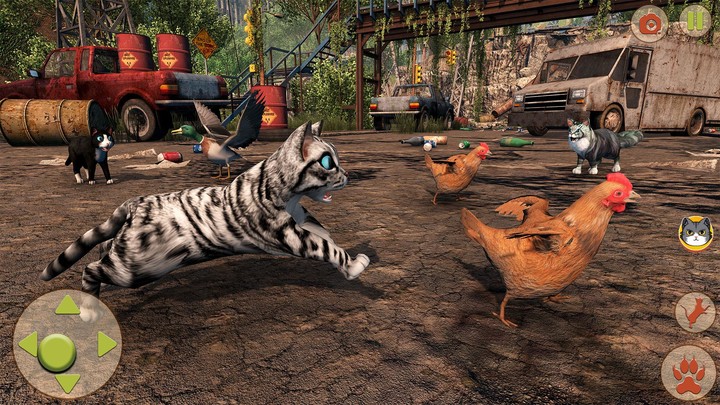
Task: Tap the D-pad down arrow
Action: click(67, 382)
